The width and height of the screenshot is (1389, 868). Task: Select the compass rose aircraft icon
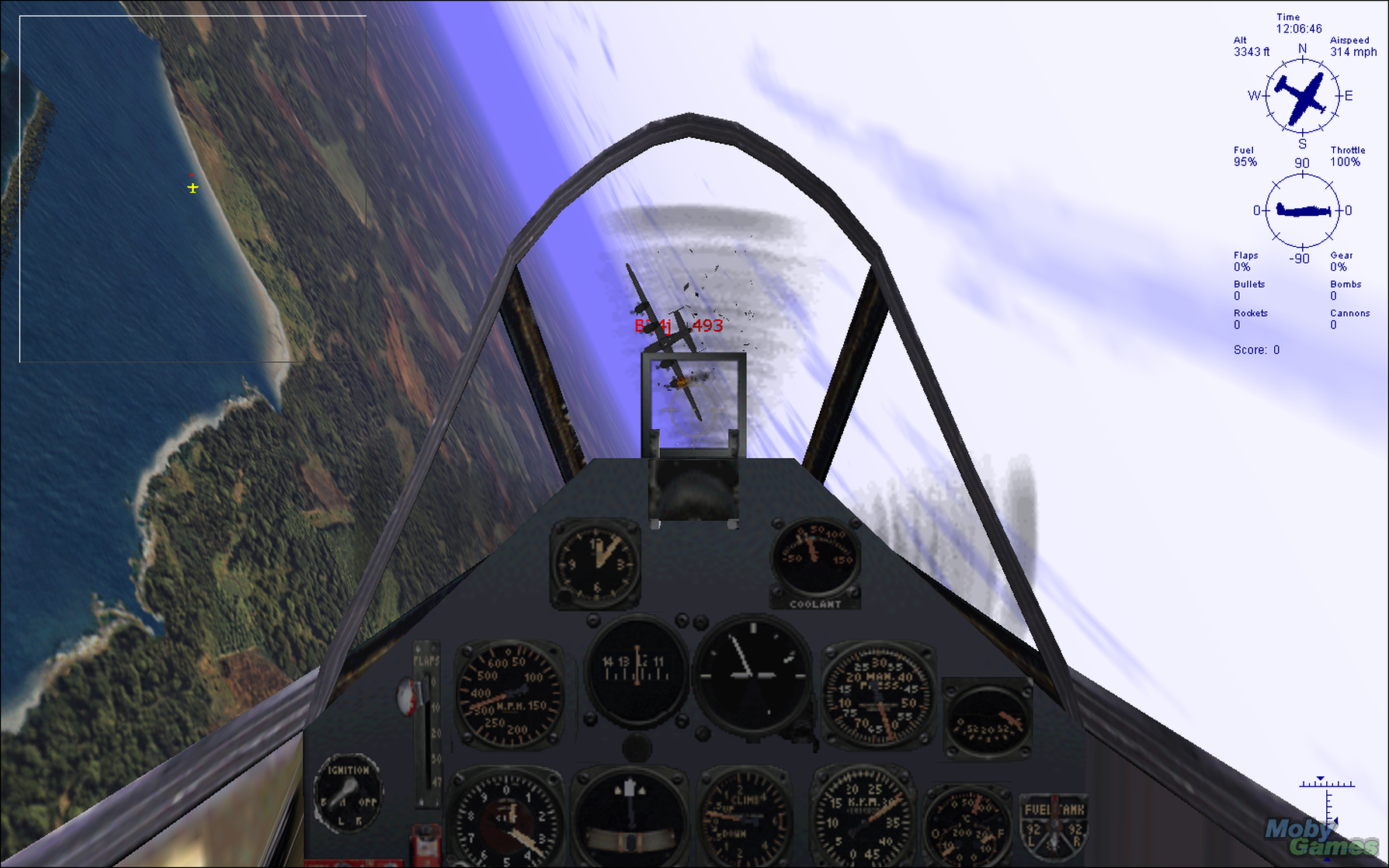click(1300, 95)
